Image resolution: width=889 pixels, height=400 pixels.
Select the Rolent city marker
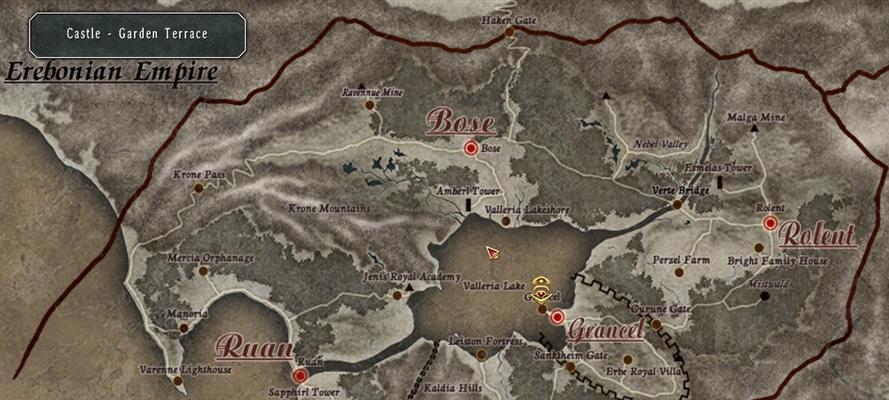click(770, 222)
